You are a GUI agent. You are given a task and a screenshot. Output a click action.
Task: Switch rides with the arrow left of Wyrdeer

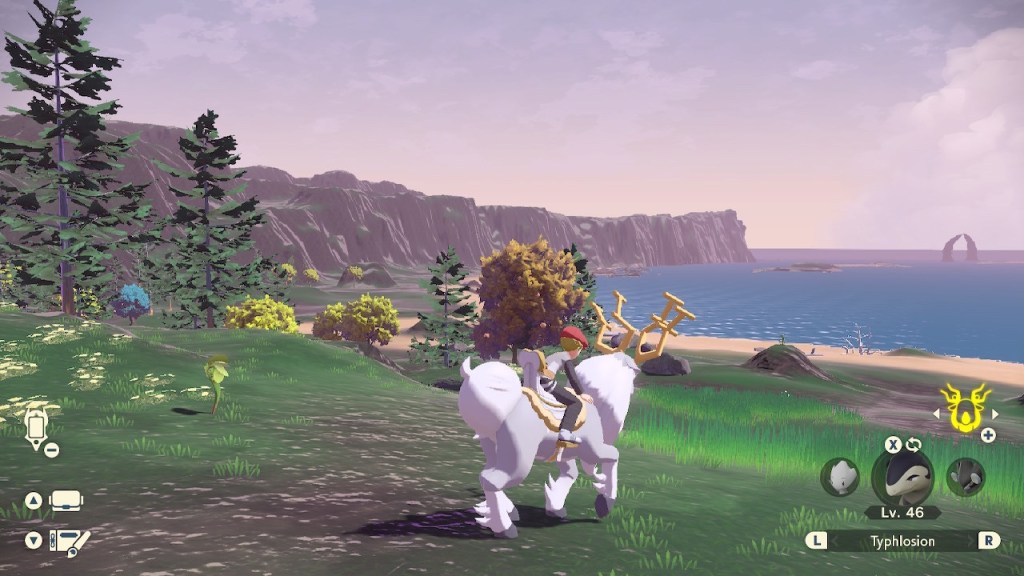(938, 413)
